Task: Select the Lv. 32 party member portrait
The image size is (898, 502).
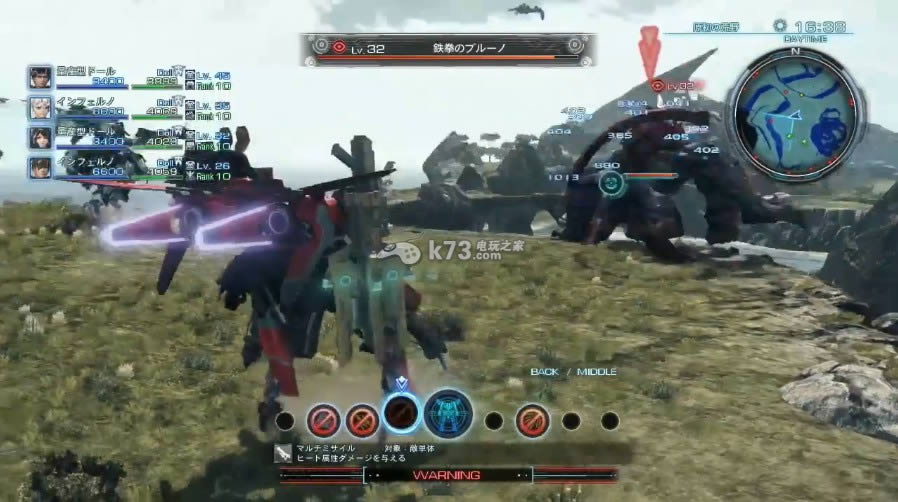Action: click(x=40, y=137)
